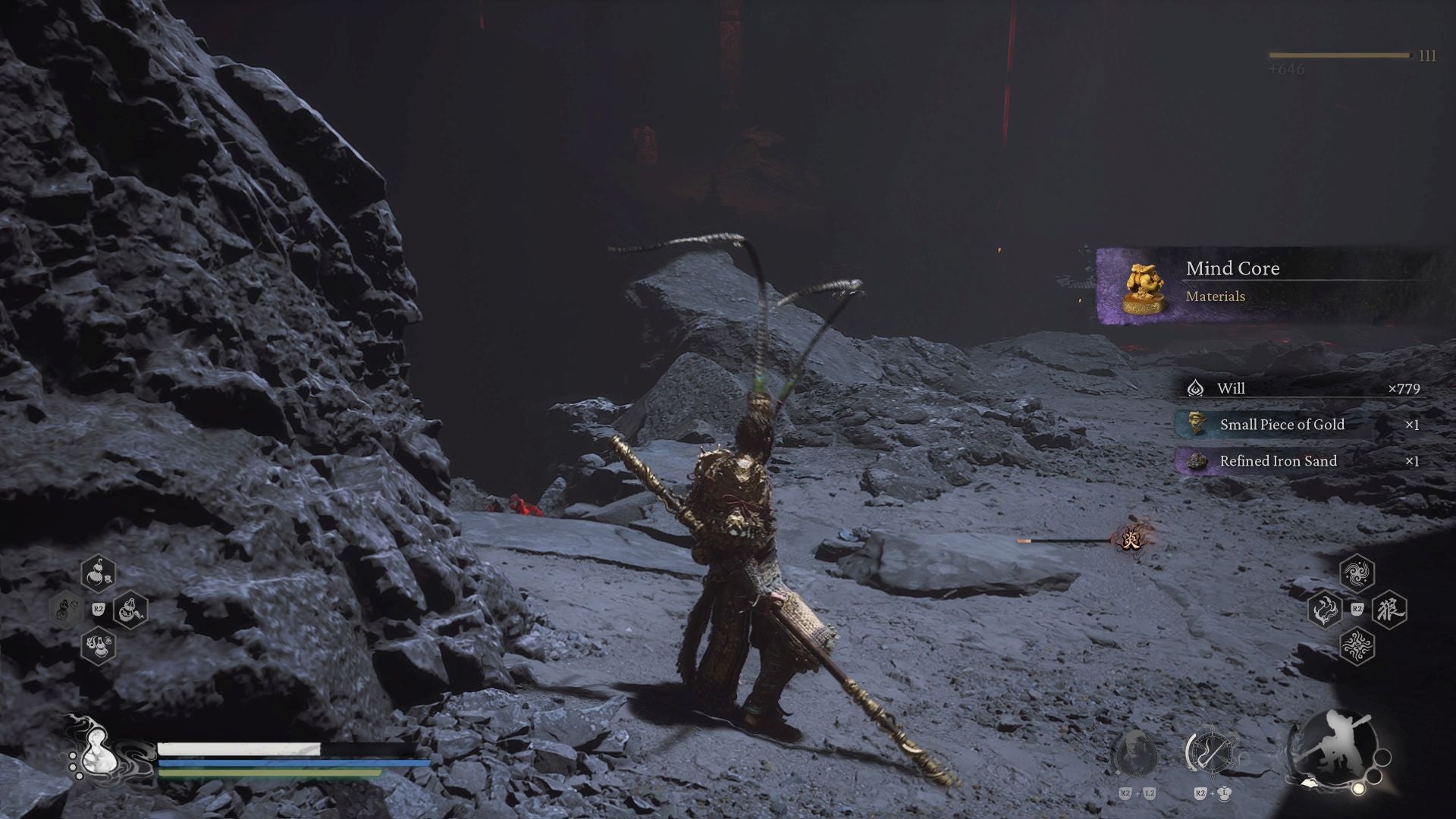Click the glowing focus pip on stance wheel
Viewport: 1456px width, 819px height.
tap(1358, 787)
